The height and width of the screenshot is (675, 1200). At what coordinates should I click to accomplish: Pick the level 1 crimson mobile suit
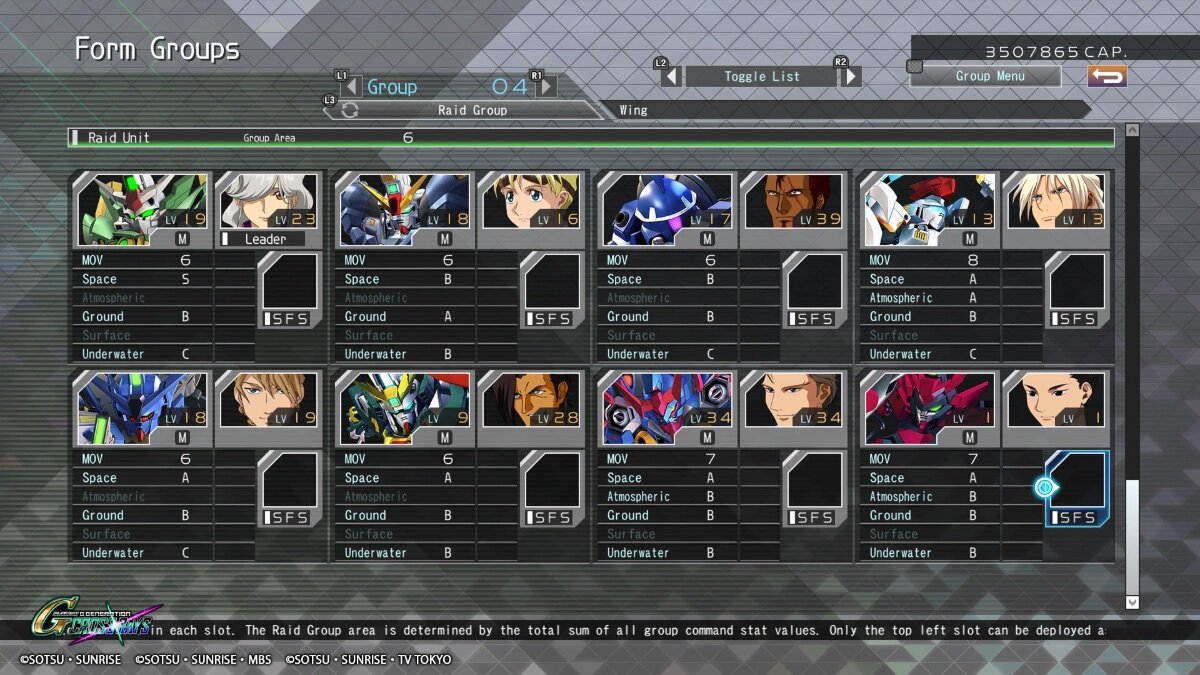click(929, 401)
